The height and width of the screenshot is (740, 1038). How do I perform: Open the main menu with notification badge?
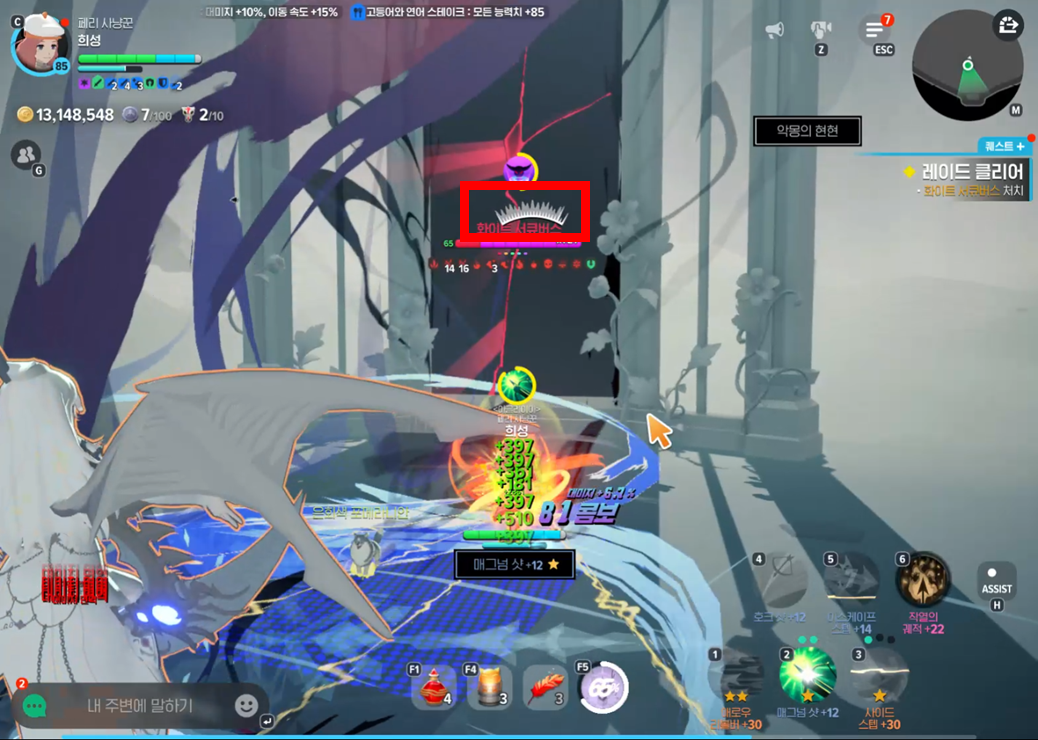tap(876, 30)
